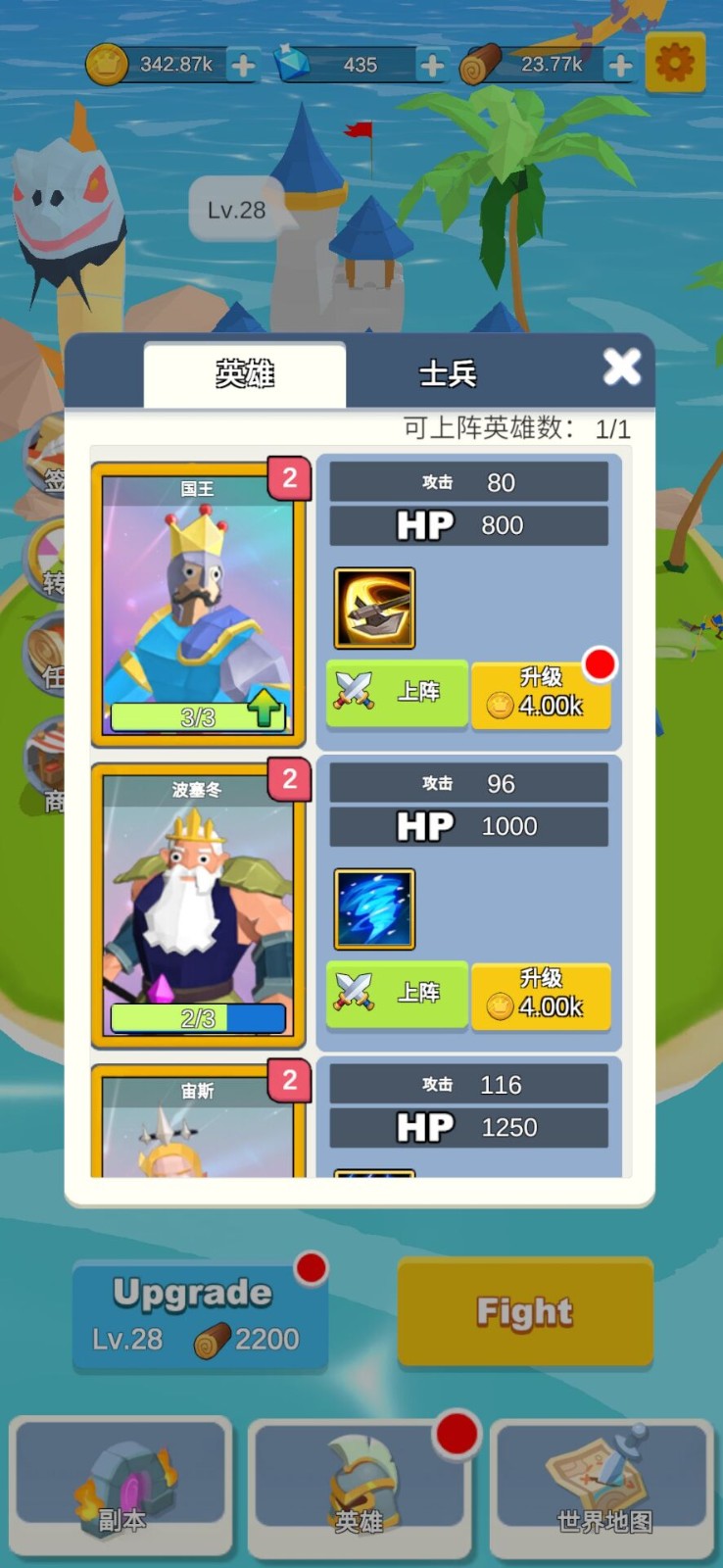Open the orange gear settings
Screen dimensions: 723x1568
click(x=675, y=64)
